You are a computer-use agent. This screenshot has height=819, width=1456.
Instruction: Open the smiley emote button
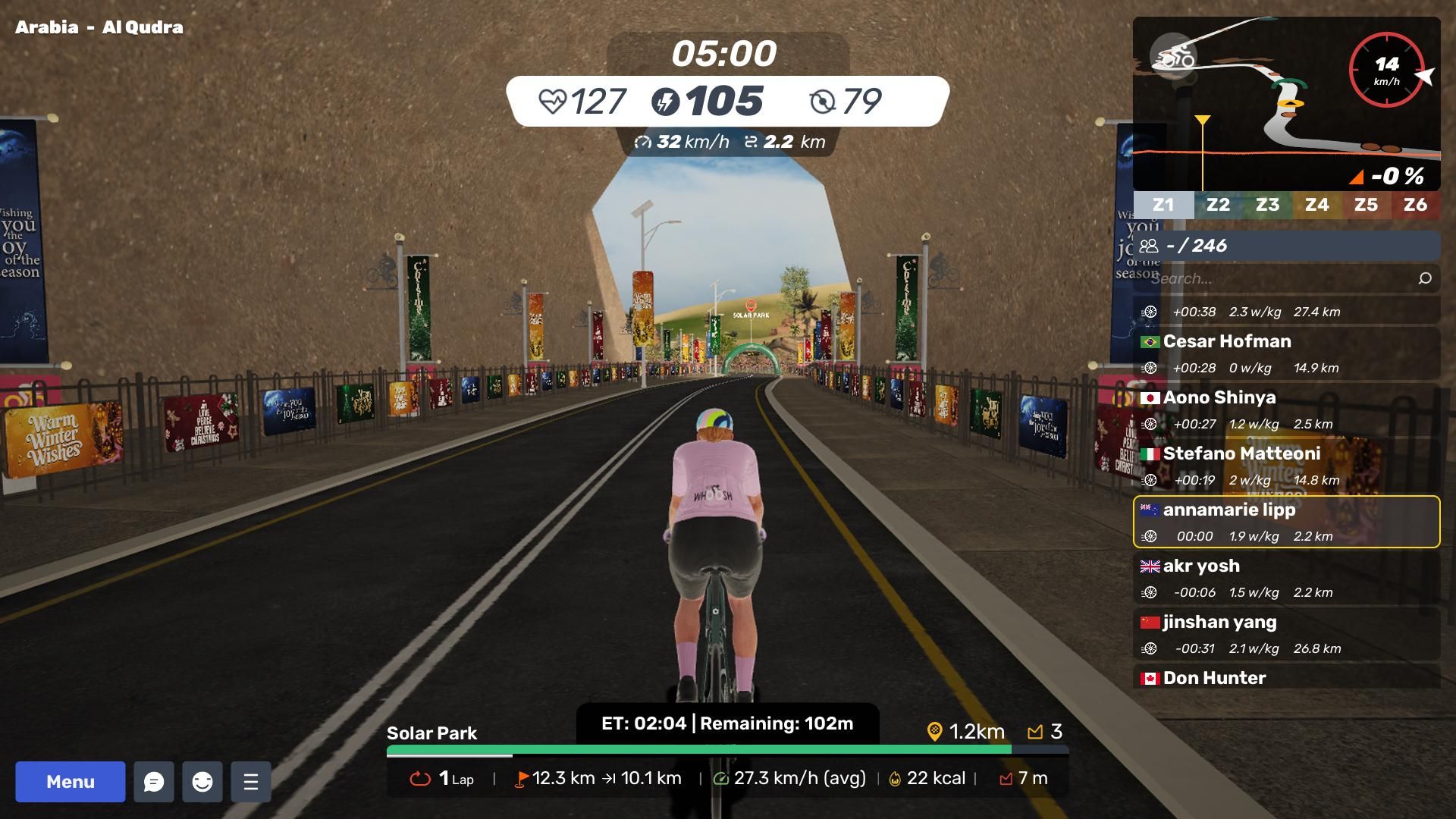click(202, 782)
